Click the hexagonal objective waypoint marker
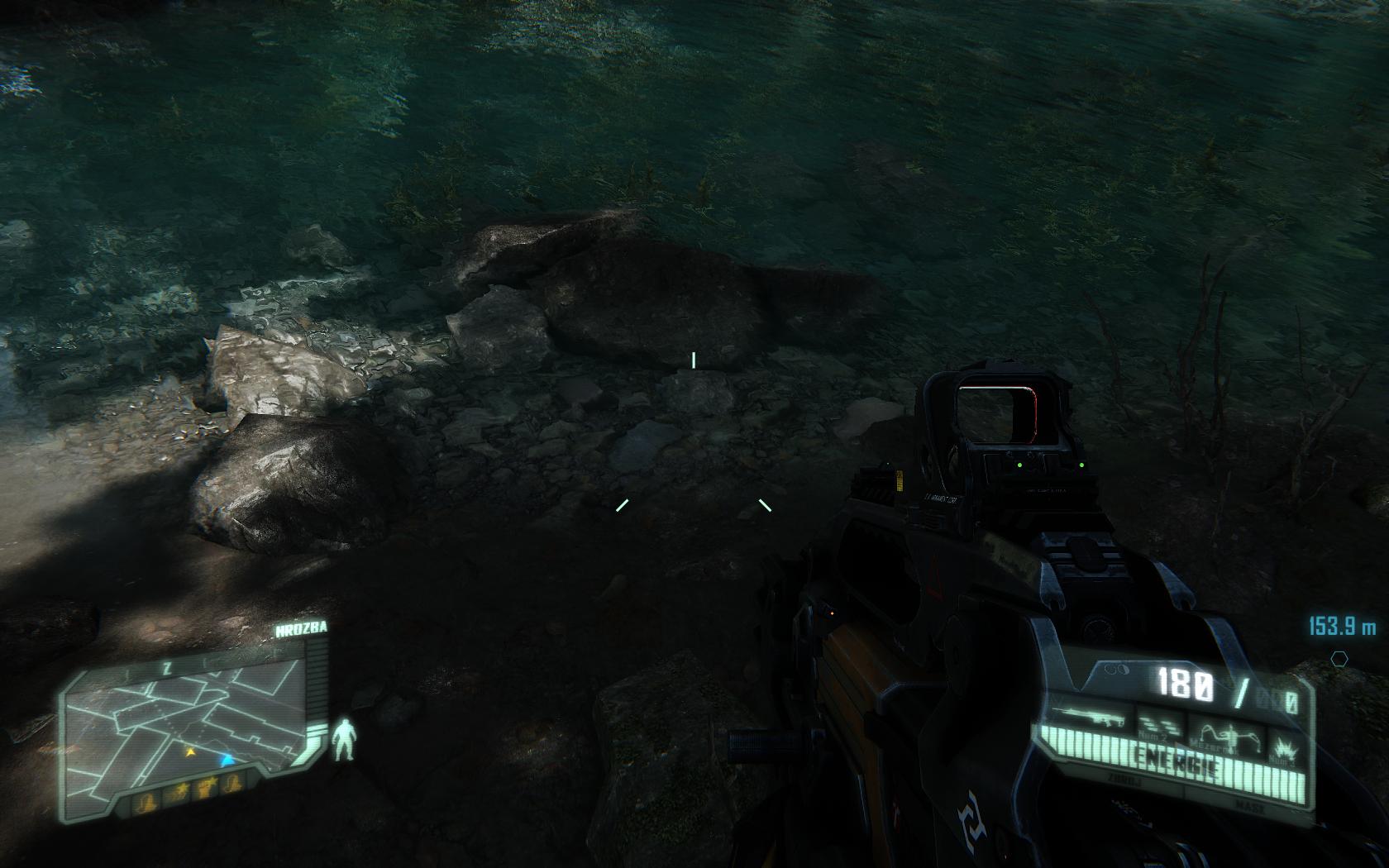Viewport: 1389px width, 868px height. [x=1339, y=658]
